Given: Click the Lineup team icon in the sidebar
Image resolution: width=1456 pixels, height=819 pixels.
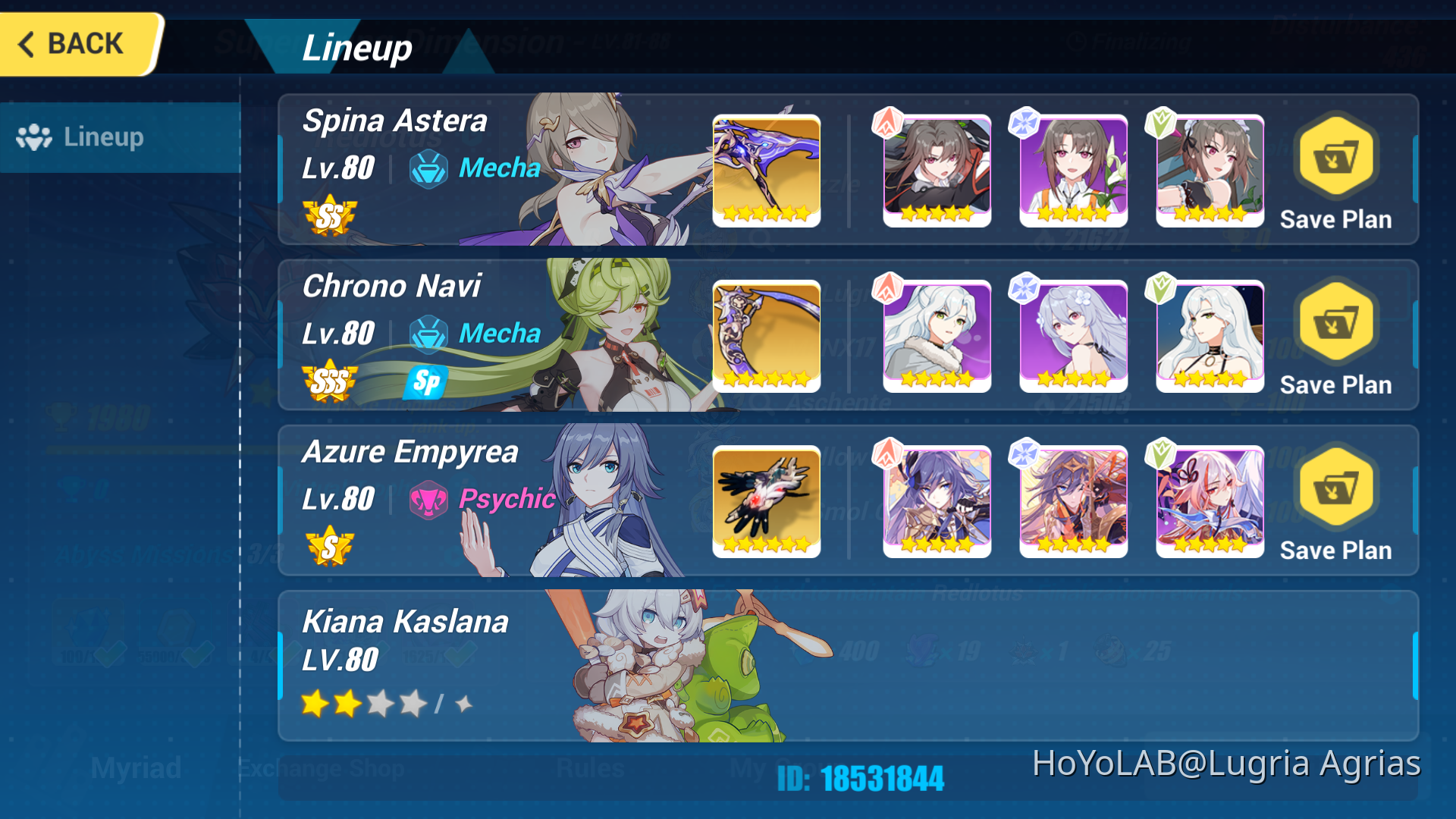Looking at the screenshot, I should point(36,136).
